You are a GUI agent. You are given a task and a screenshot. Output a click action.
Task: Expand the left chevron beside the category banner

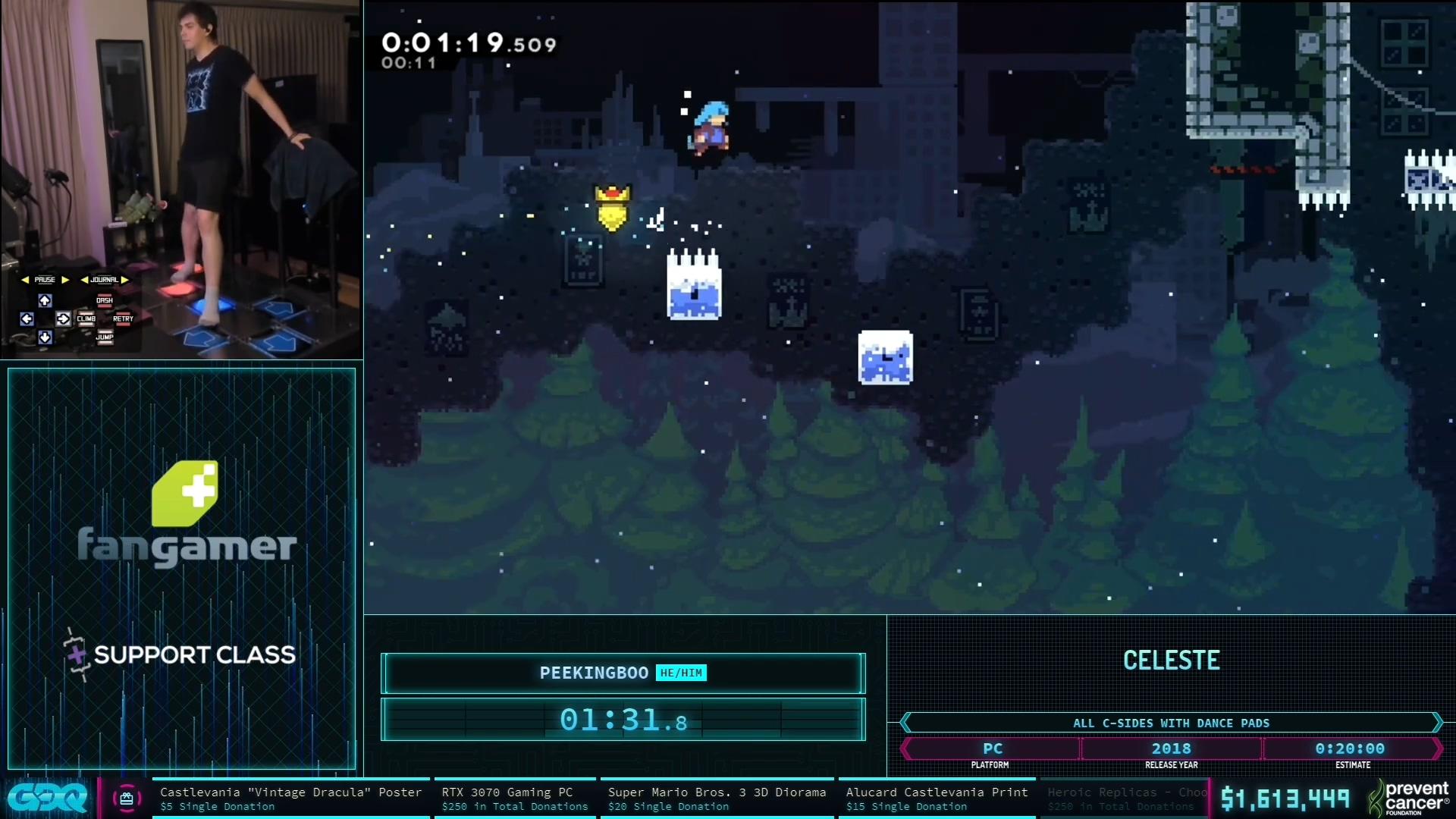coord(905,723)
